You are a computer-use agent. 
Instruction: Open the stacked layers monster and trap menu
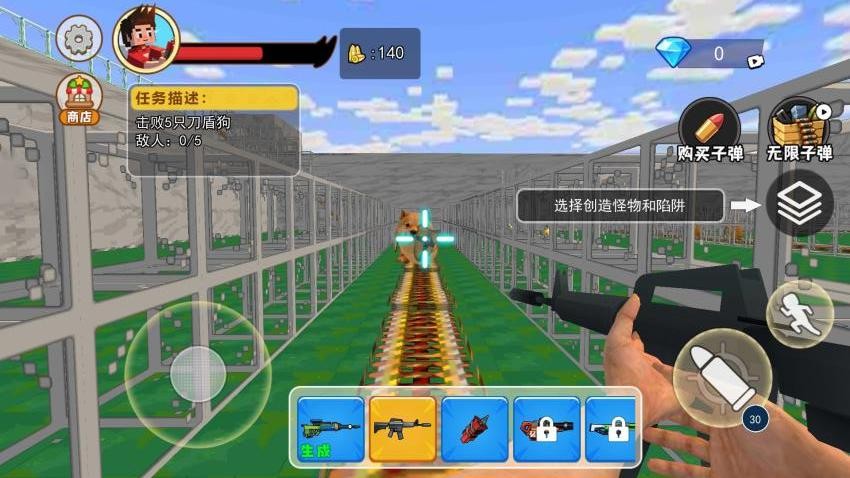(x=799, y=204)
